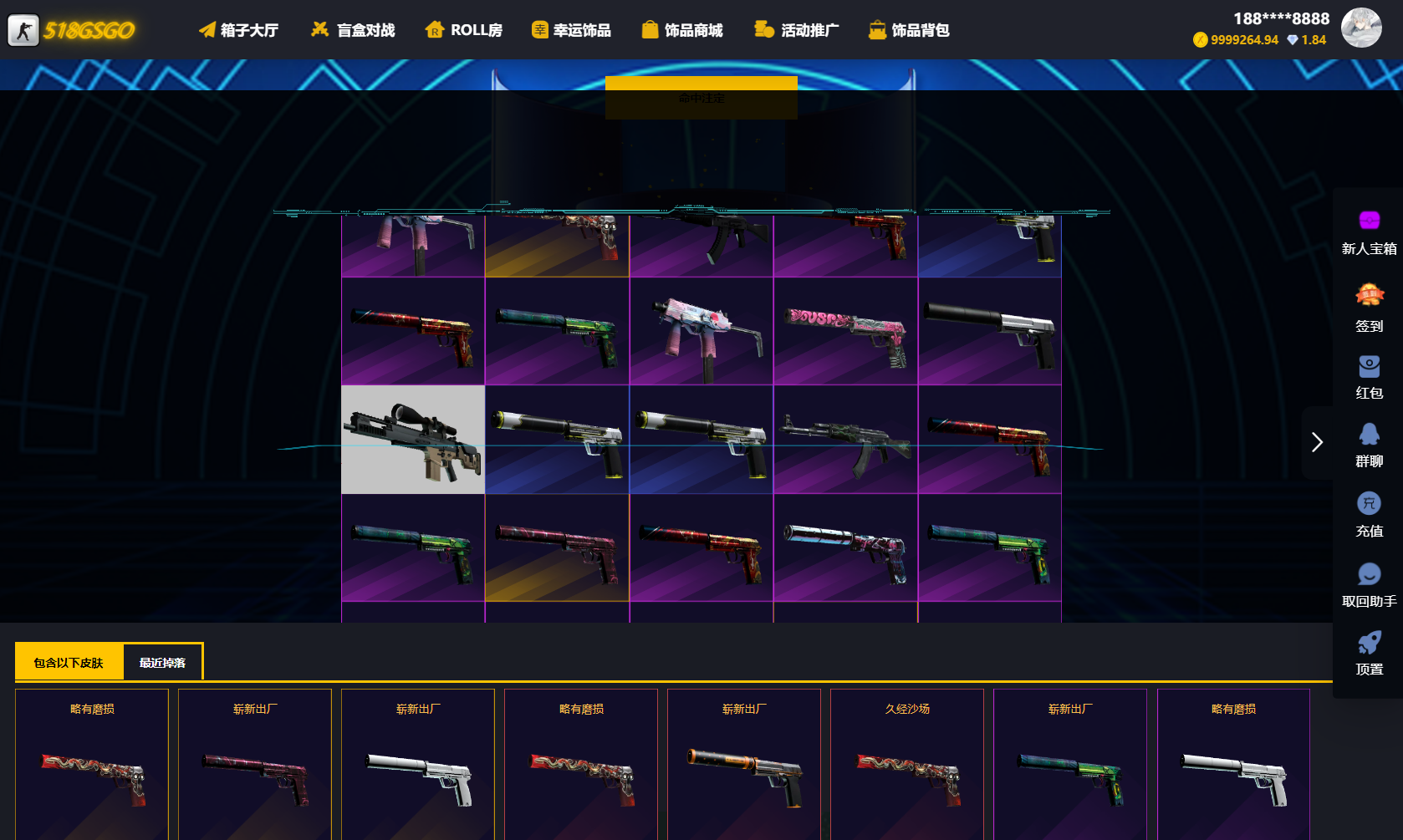Open the user avatar in top right
This screenshot has width=1403, height=840.
click(1361, 28)
